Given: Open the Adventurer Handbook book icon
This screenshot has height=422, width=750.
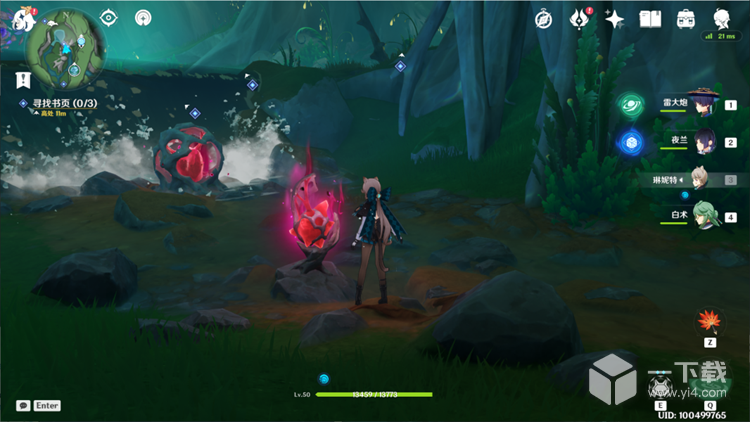Looking at the screenshot, I should click(650, 19).
